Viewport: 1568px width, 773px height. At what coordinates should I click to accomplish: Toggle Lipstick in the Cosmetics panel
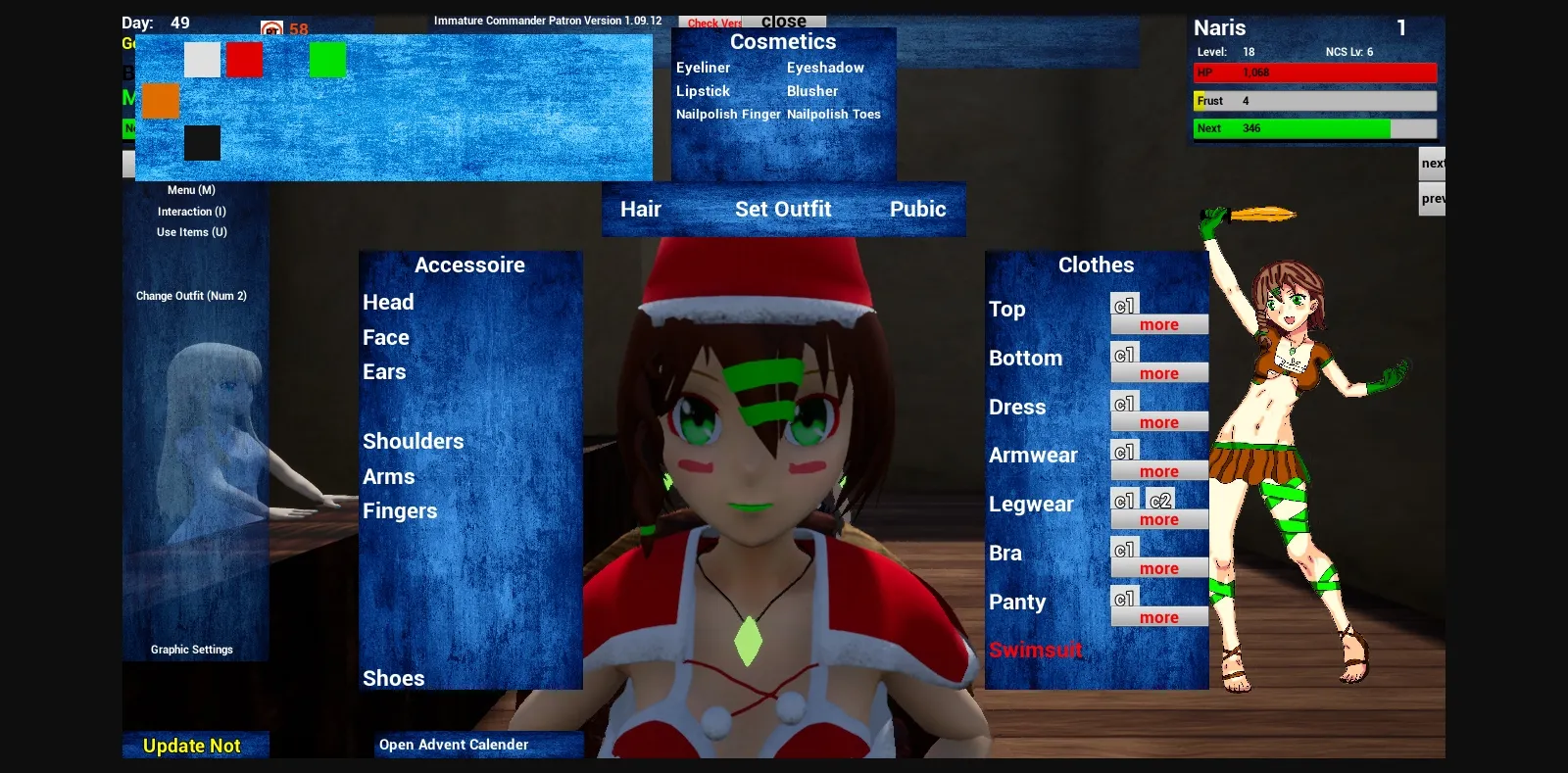pyautogui.click(x=703, y=90)
